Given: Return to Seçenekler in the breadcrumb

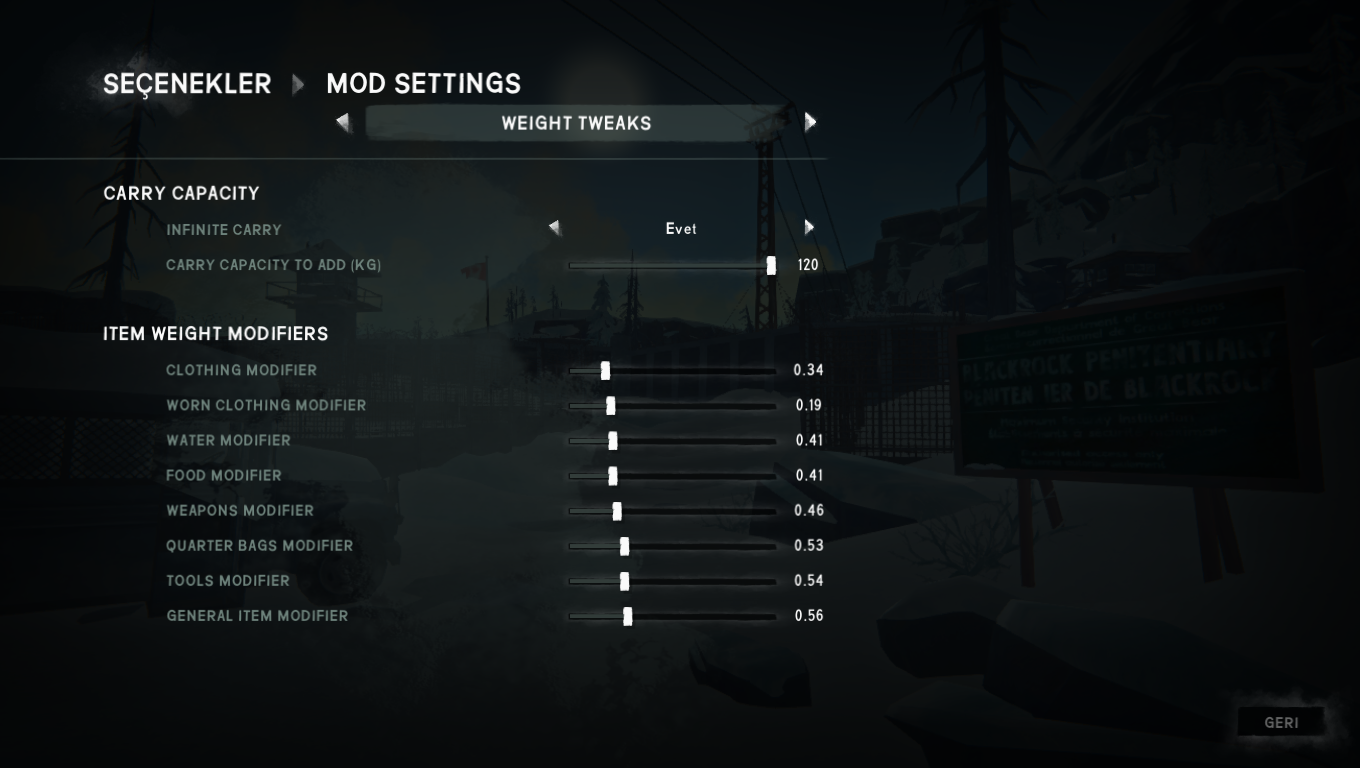Looking at the screenshot, I should 187,84.
